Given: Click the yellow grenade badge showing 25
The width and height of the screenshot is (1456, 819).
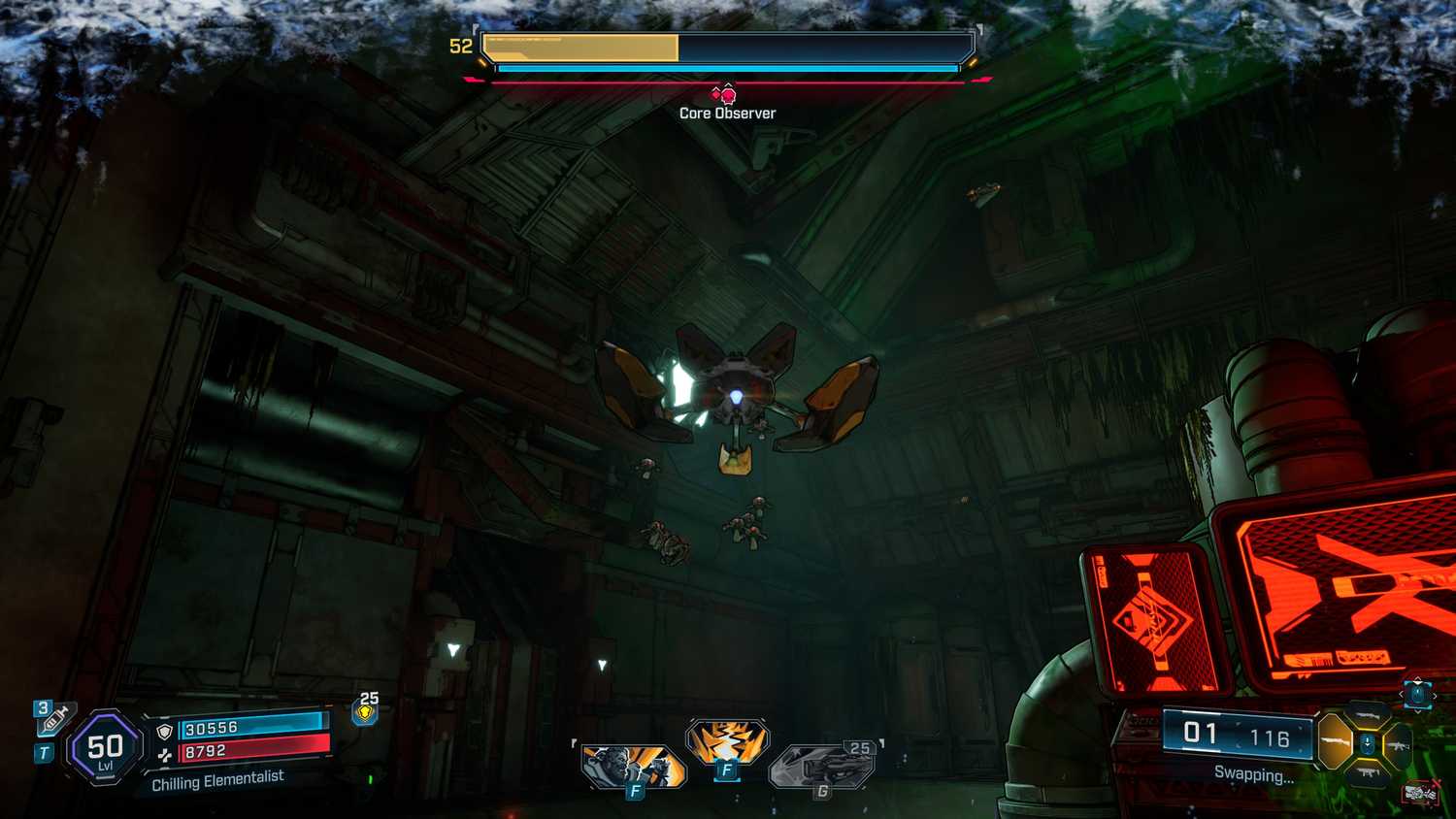Looking at the screenshot, I should coord(366,711).
